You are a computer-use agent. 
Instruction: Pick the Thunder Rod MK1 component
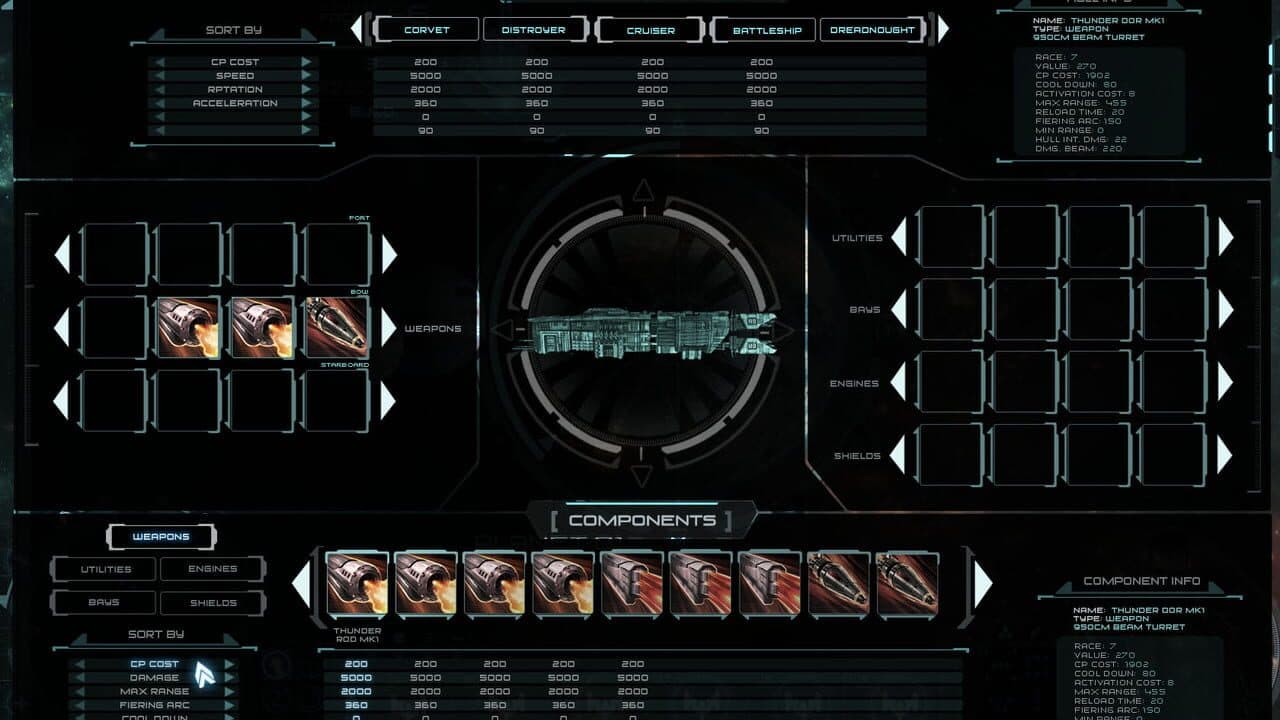tap(357, 584)
